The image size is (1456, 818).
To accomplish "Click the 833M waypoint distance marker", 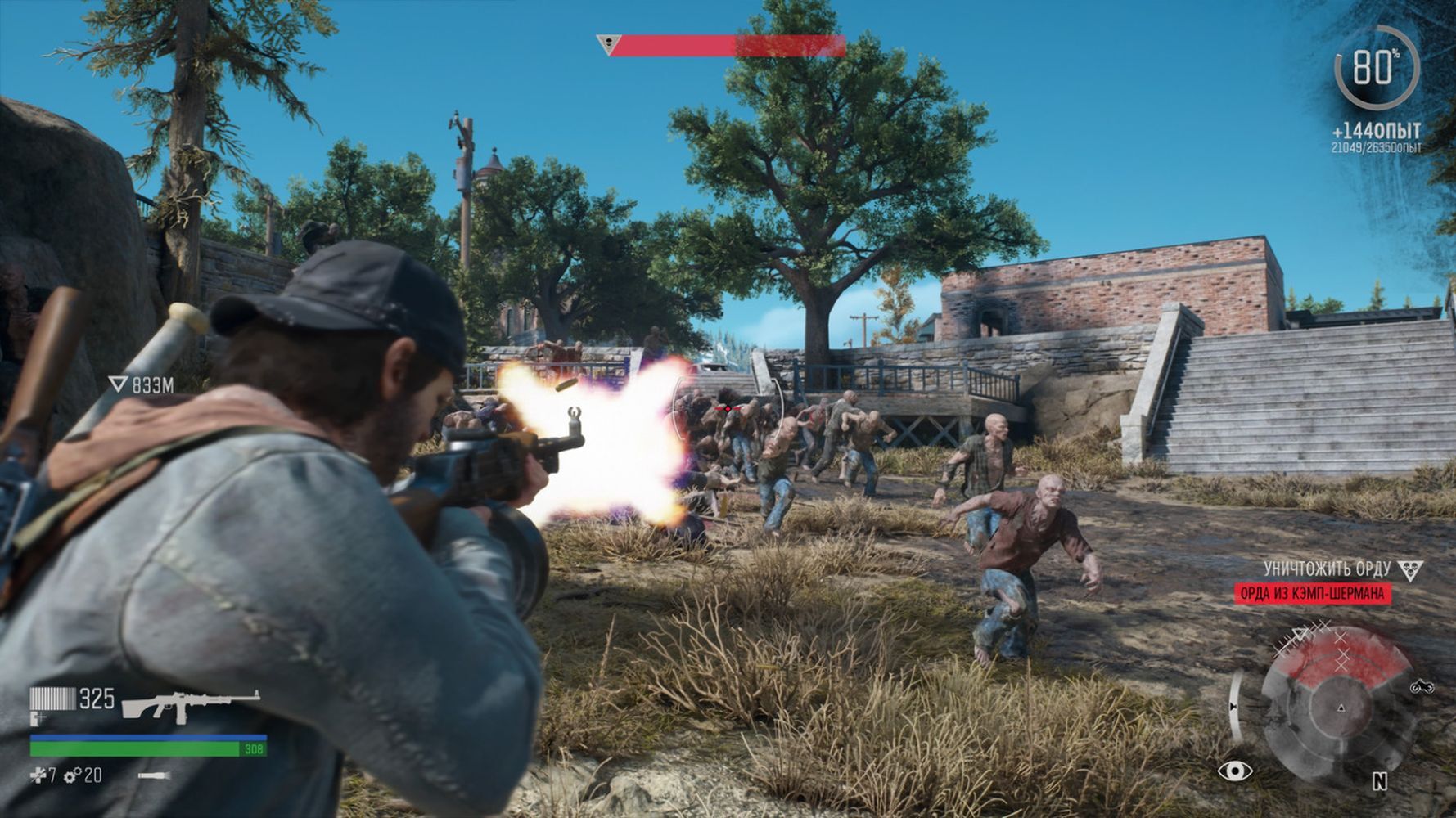I will tap(142, 384).
